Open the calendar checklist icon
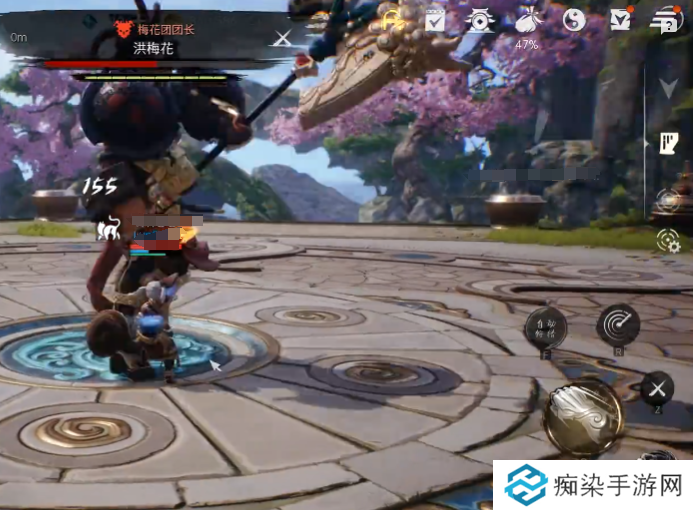Image resolution: width=693 pixels, height=510 pixels. click(x=435, y=19)
